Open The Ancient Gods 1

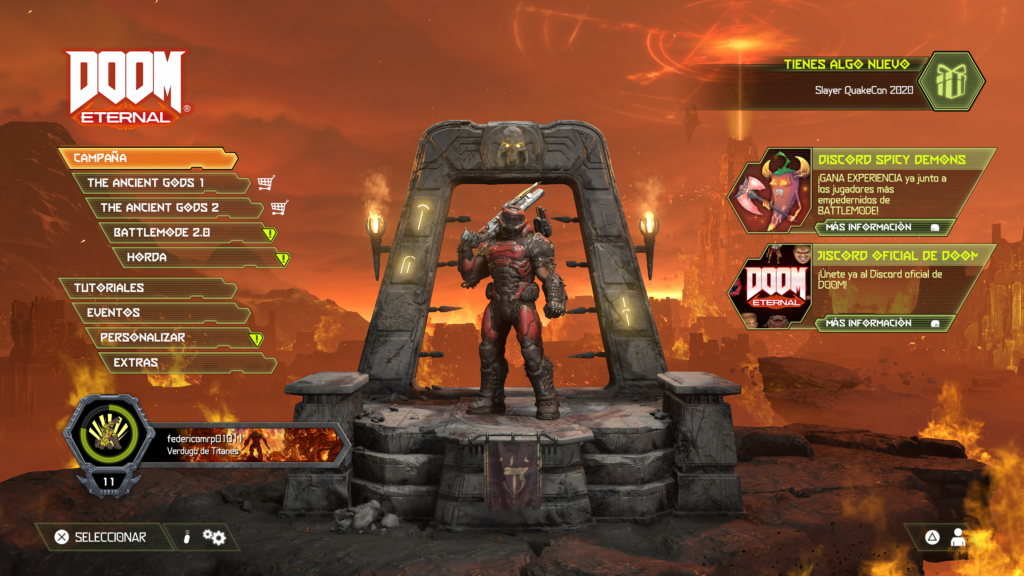coord(160,183)
